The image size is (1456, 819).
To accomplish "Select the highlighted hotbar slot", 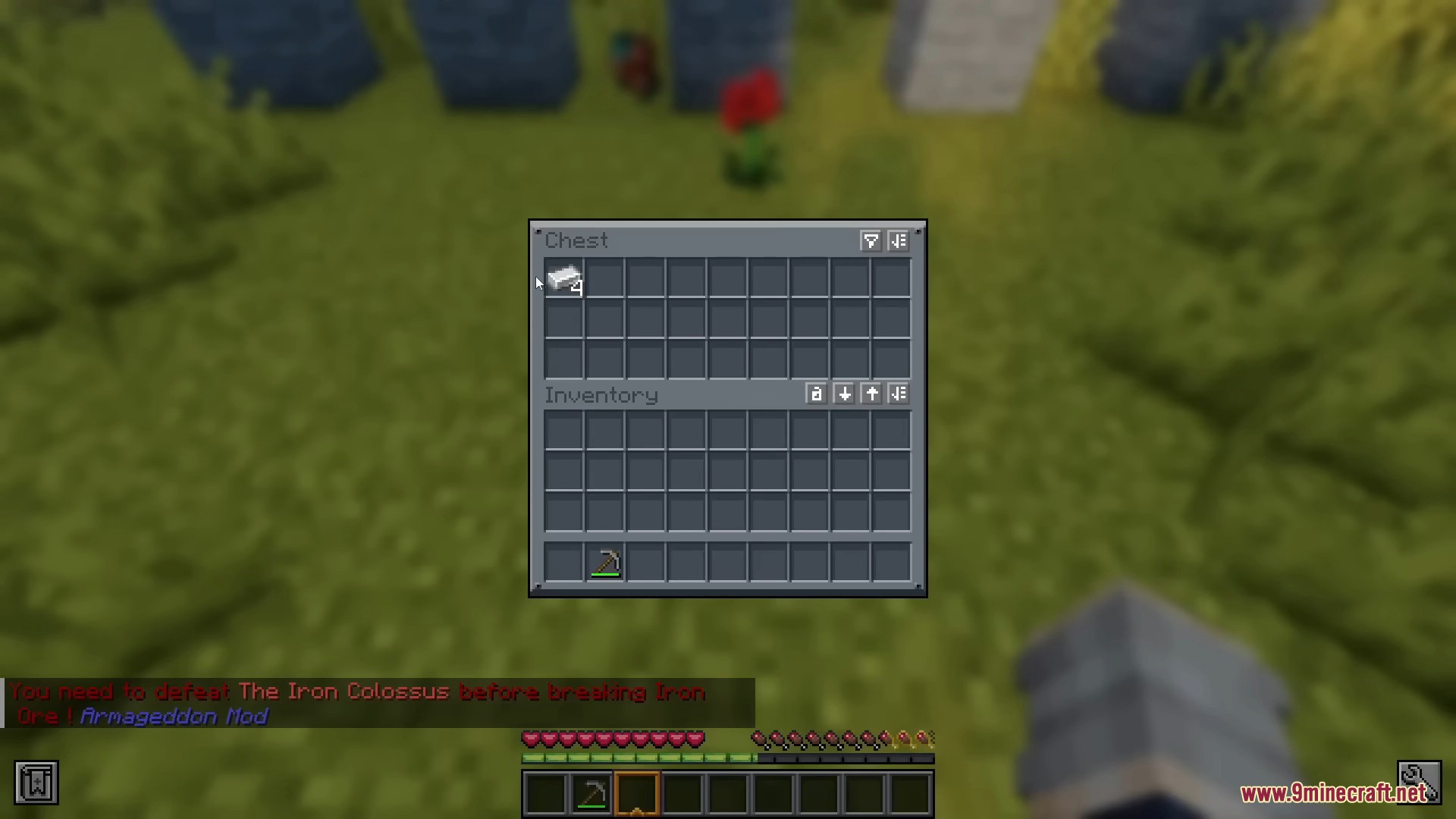I will click(636, 793).
